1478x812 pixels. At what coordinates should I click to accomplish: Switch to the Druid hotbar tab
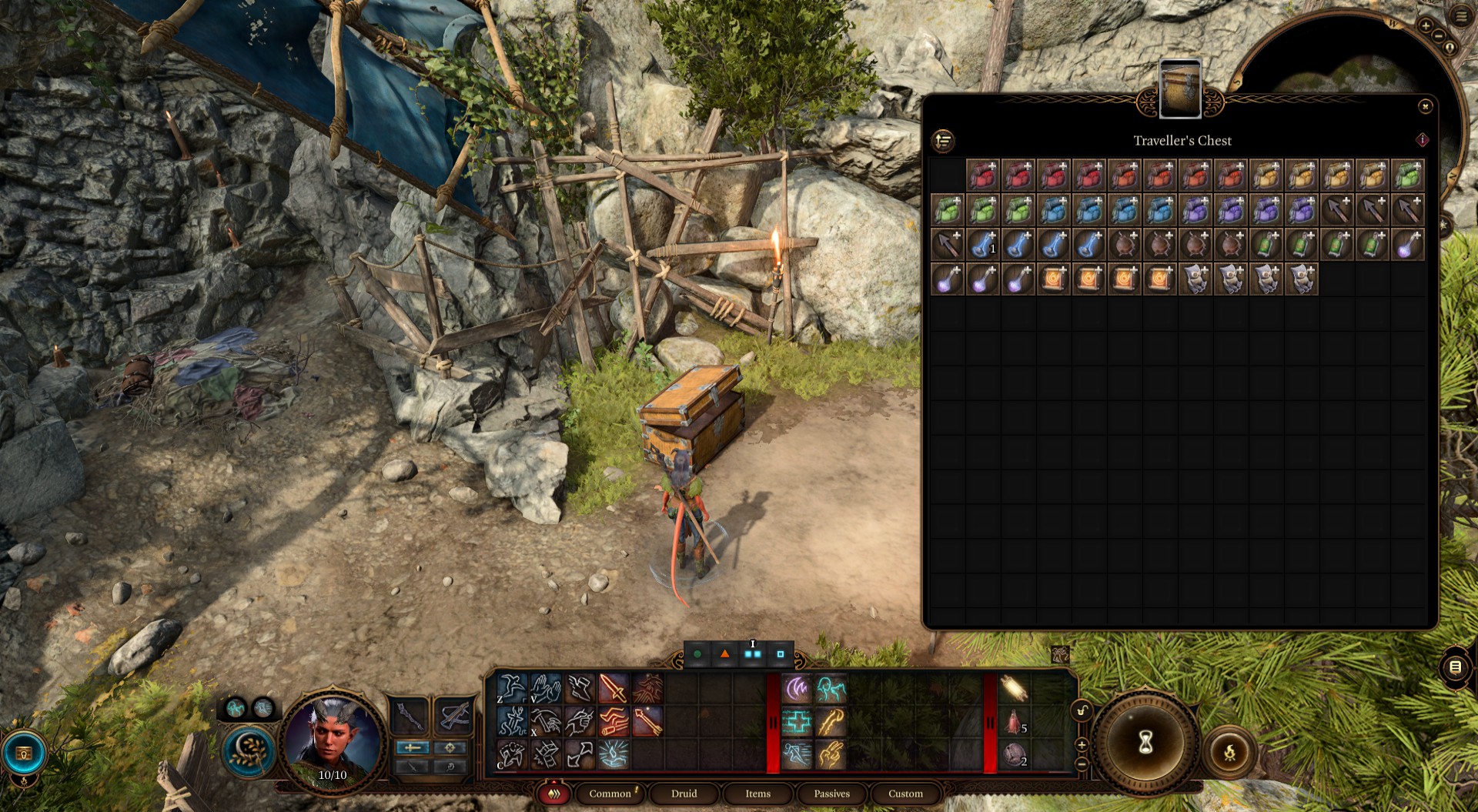click(684, 794)
